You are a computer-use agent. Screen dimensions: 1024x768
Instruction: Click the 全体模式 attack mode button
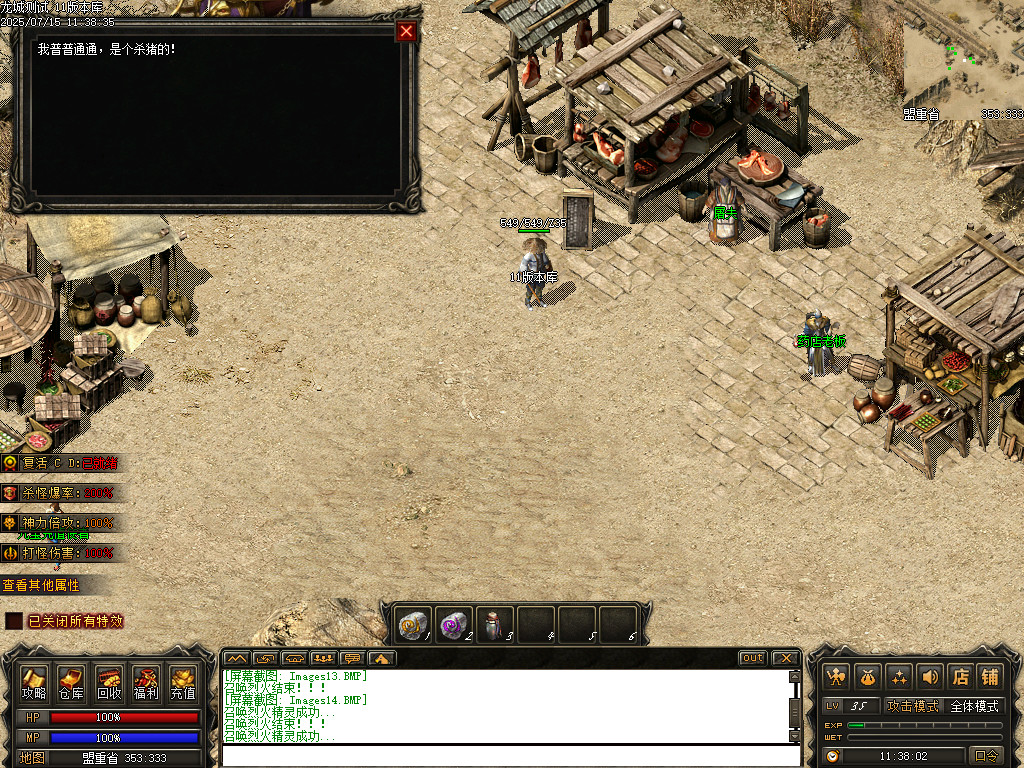click(x=974, y=706)
